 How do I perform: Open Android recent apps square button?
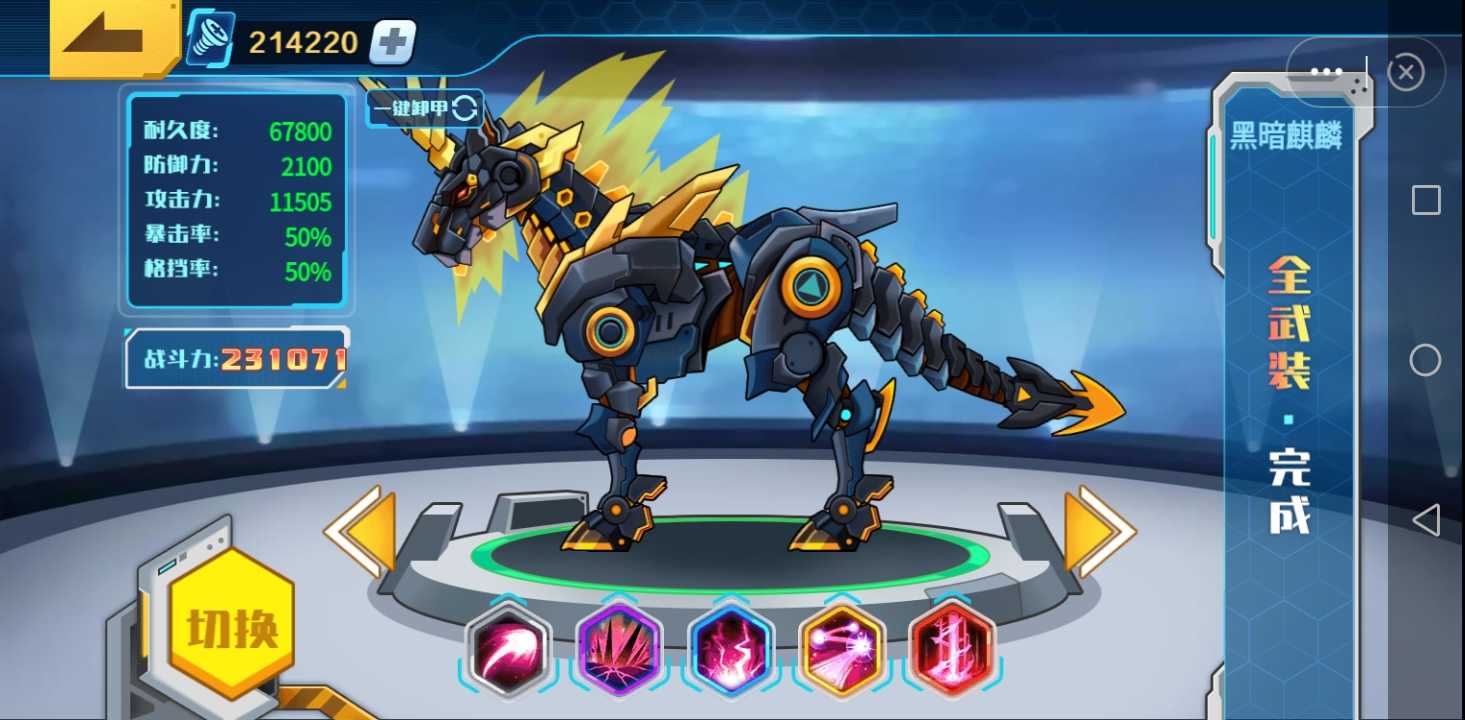click(x=1426, y=200)
